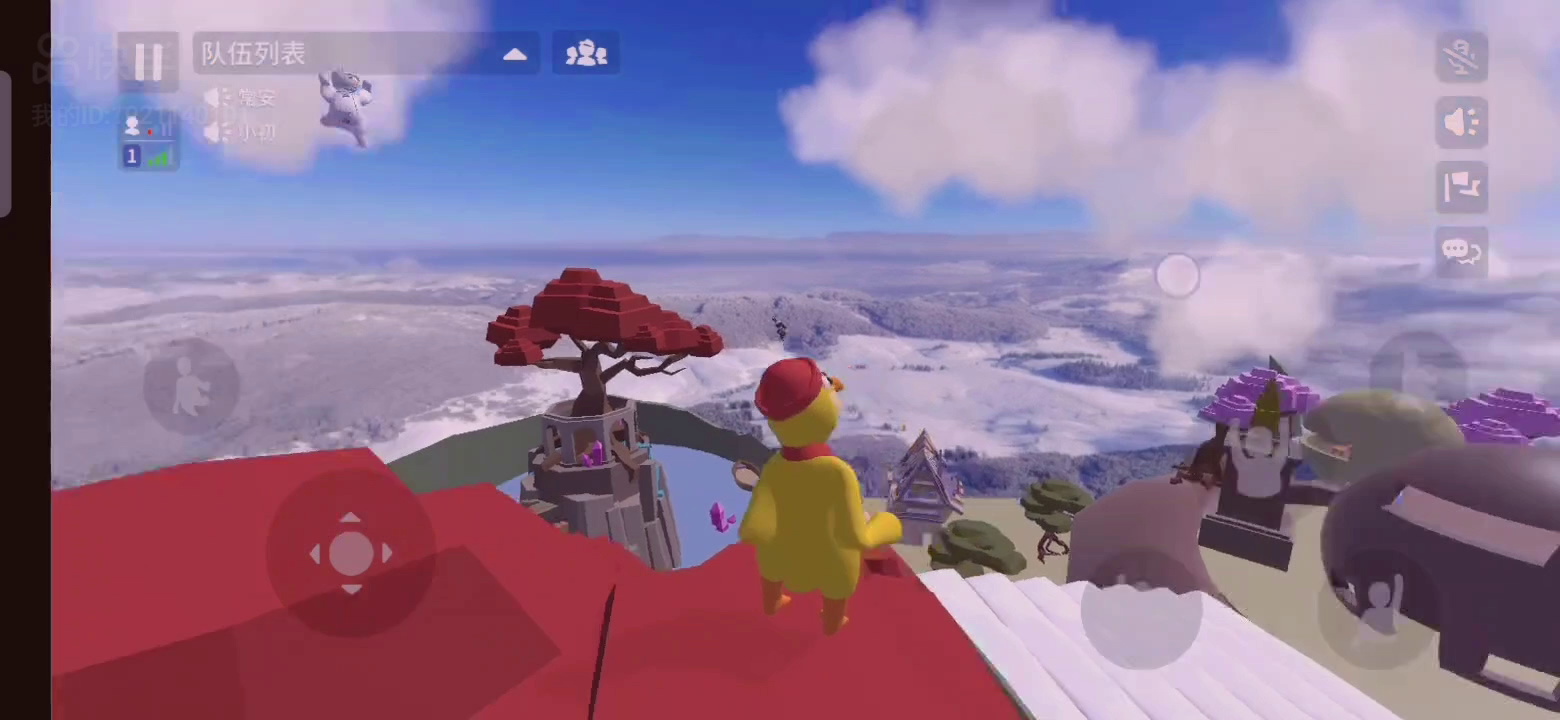1560x720 pixels.
Task: Open the group members icon button
Action: (x=586, y=54)
